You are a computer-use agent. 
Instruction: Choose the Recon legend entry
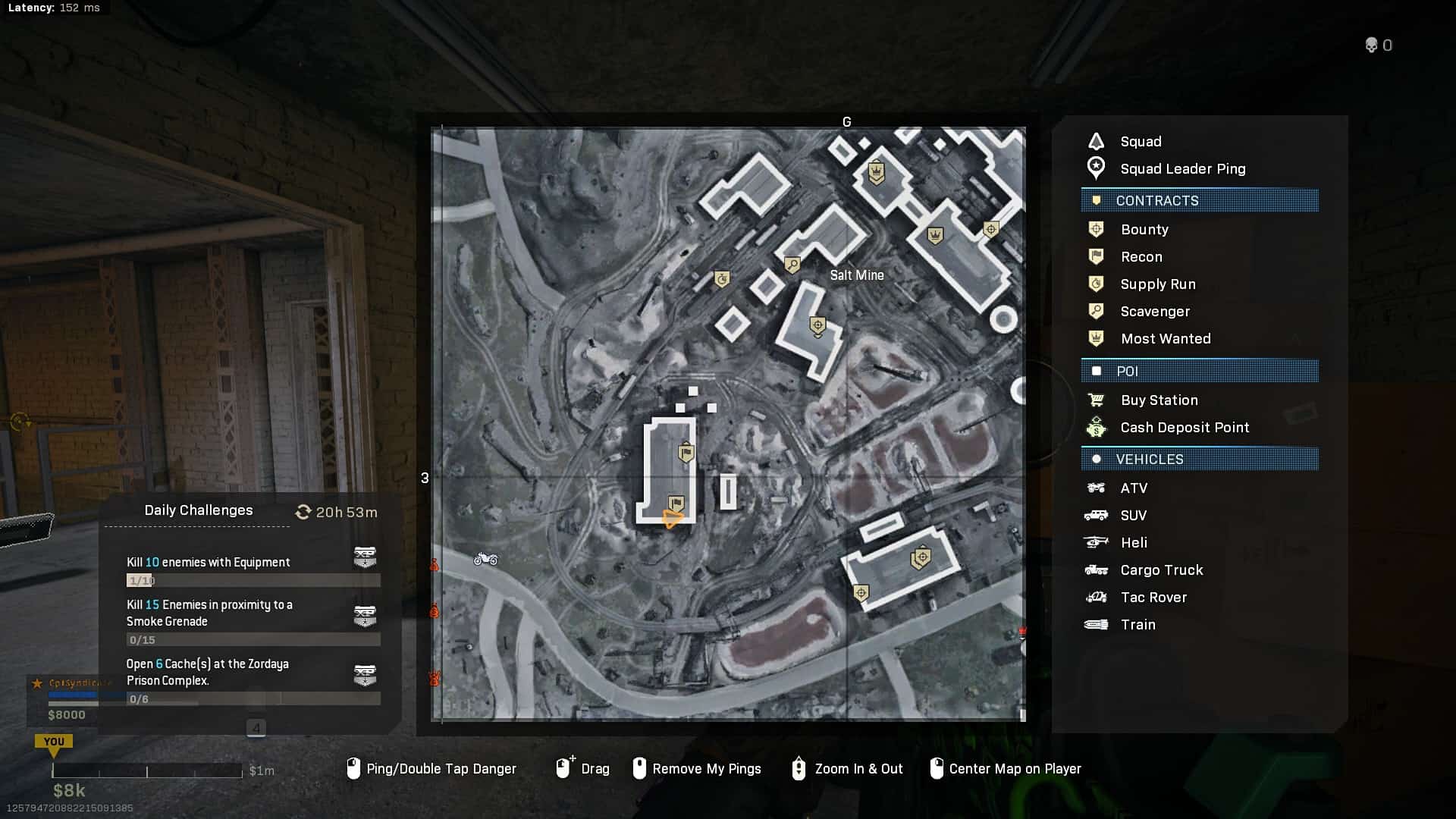point(1141,257)
